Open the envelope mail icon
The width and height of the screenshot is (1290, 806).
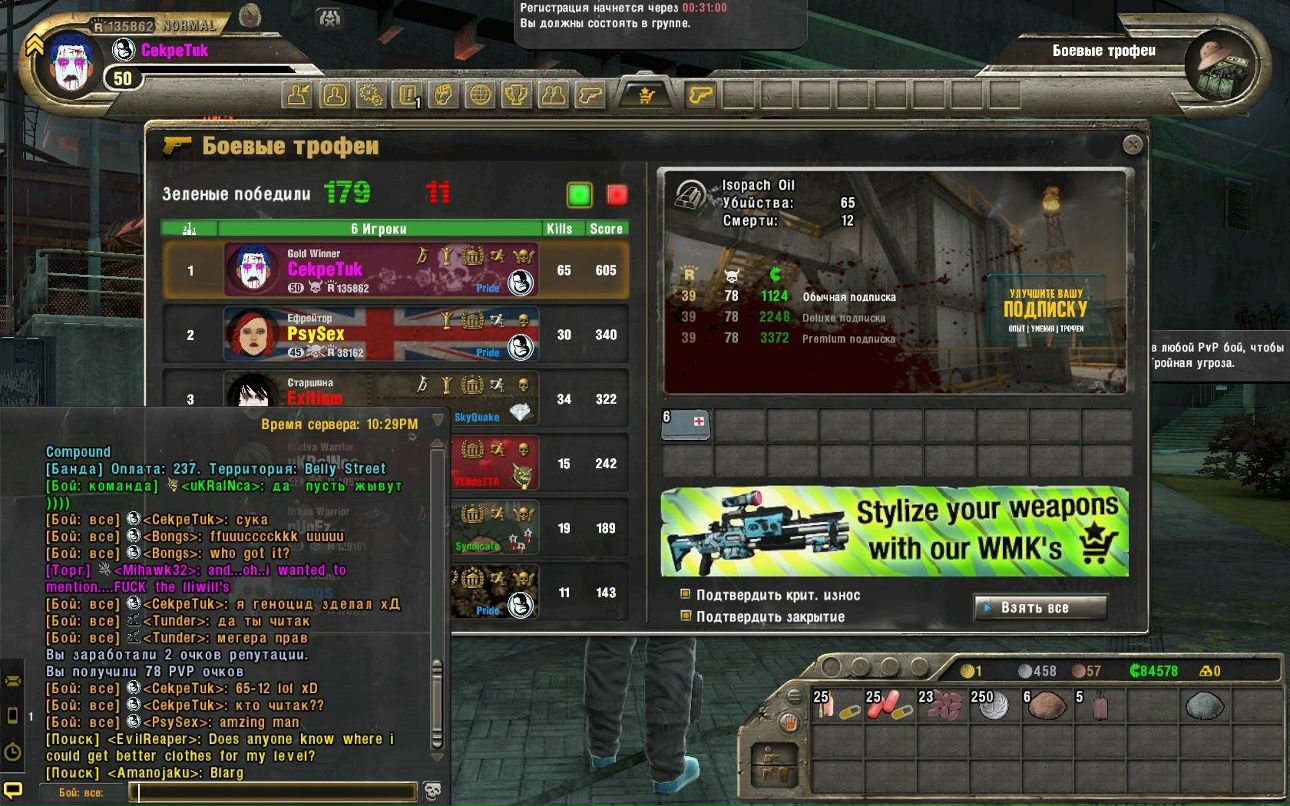coord(13,681)
